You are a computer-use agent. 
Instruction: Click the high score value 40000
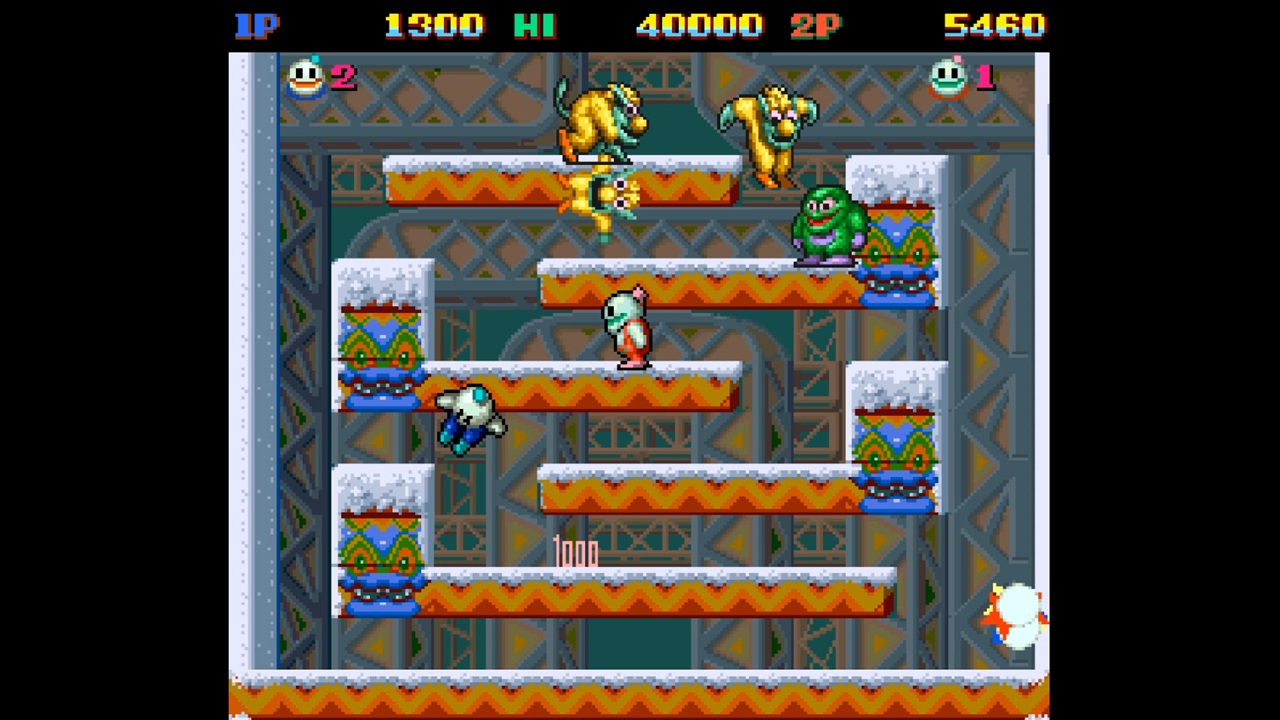point(700,25)
